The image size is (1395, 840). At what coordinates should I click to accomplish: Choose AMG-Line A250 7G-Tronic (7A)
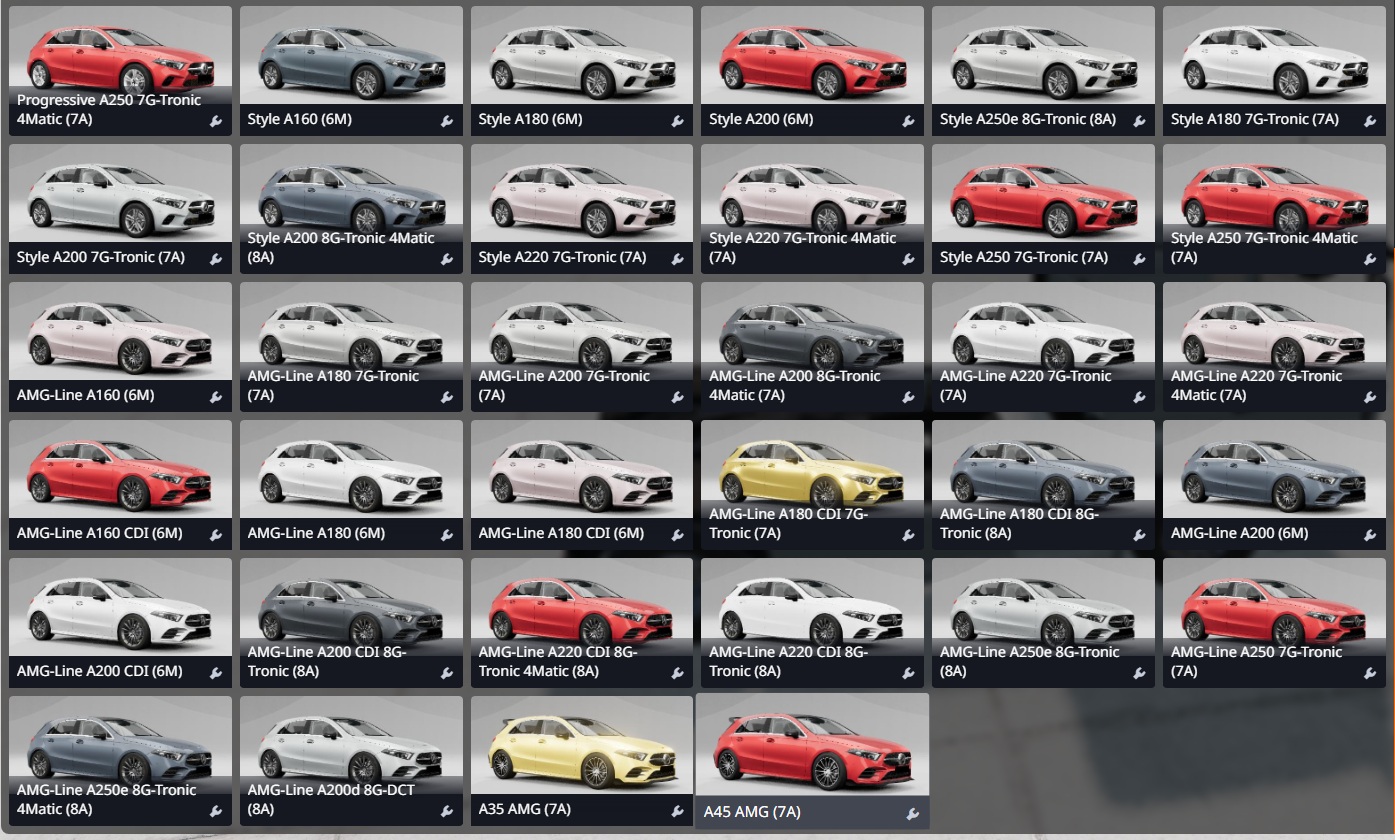[x=1274, y=612]
